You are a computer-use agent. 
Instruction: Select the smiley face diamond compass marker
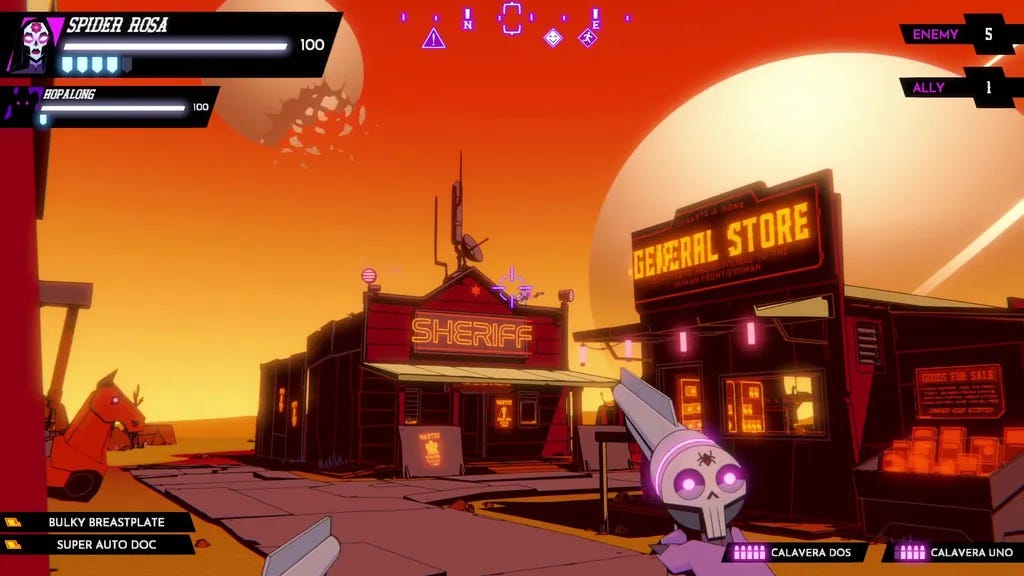pos(552,38)
